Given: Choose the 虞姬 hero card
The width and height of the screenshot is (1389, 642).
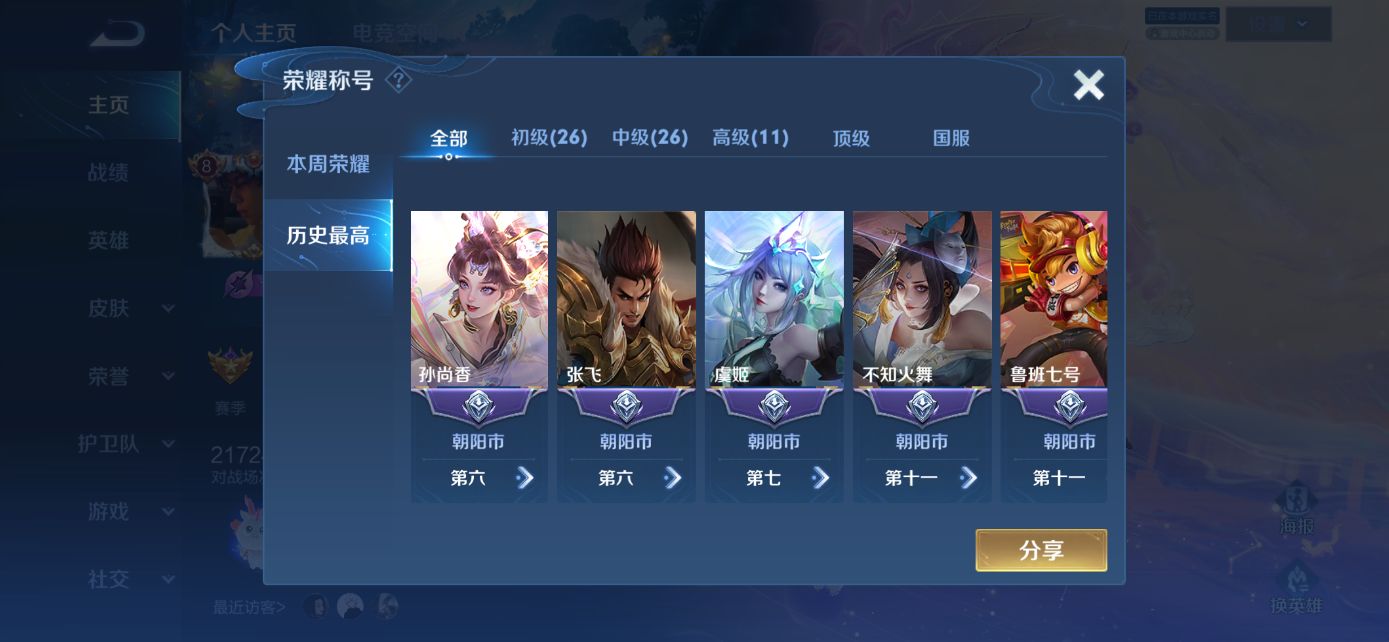Looking at the screenshot, I should [774, 300].
